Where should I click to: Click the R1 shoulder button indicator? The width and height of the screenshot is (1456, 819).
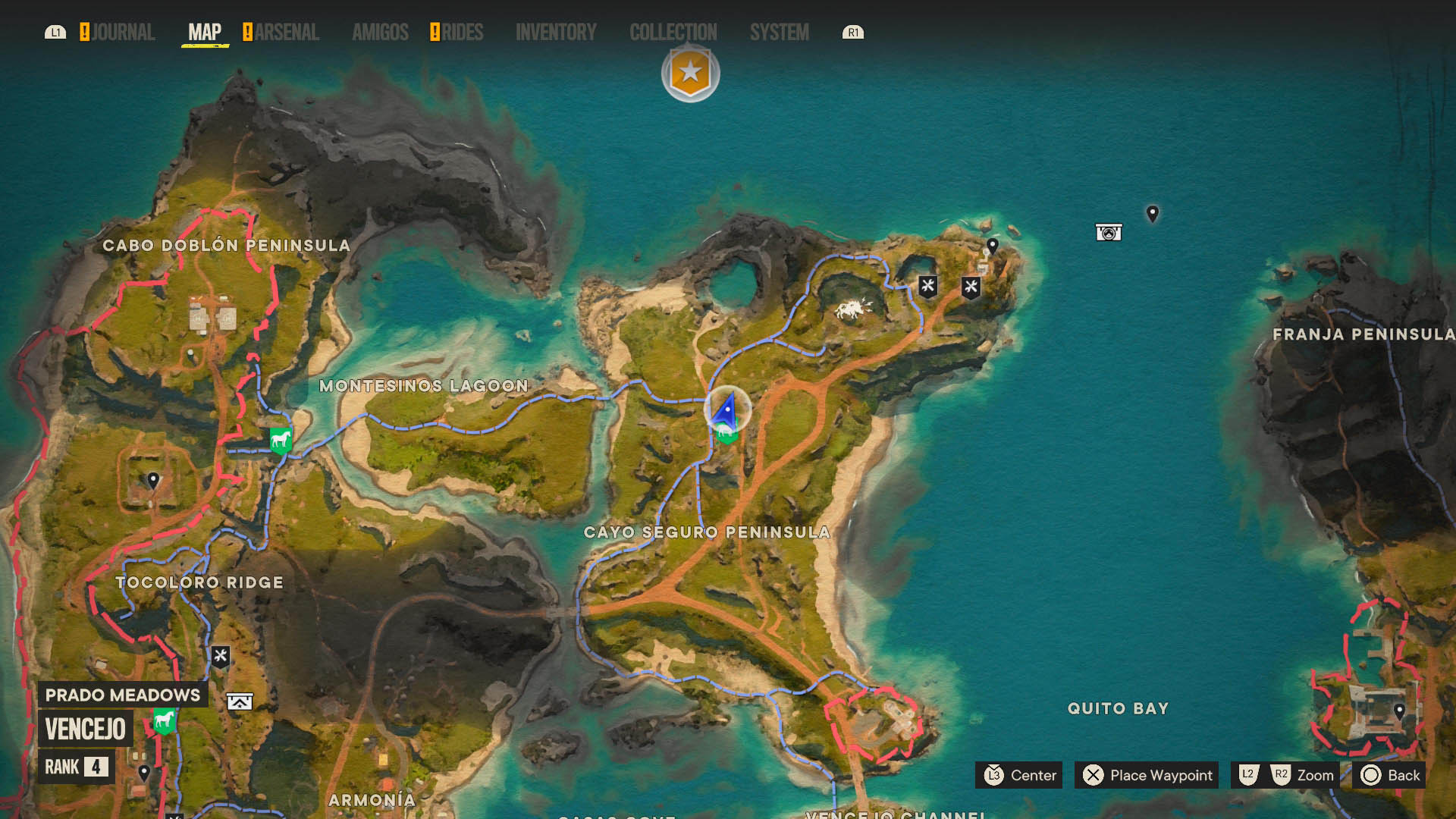pos(853,33)
